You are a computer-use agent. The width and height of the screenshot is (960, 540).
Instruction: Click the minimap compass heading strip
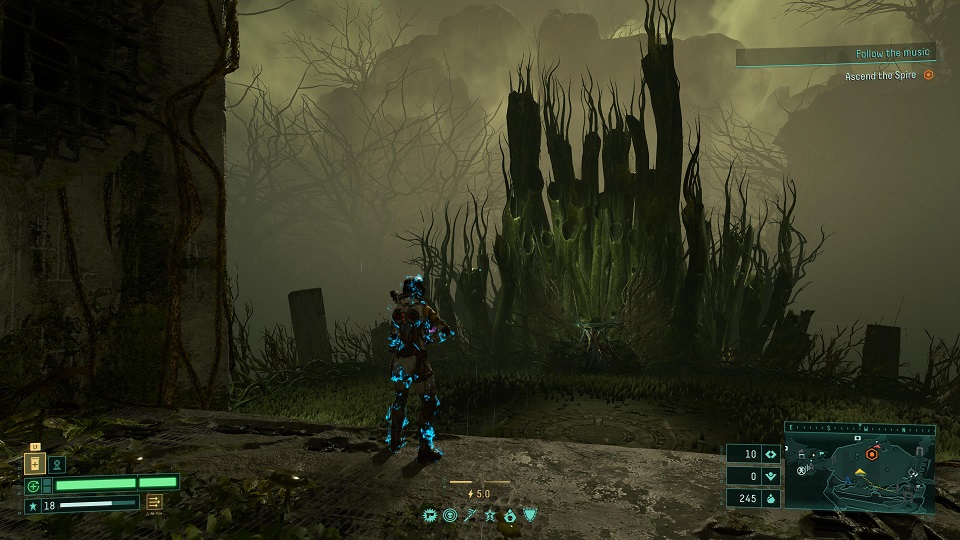860,428
